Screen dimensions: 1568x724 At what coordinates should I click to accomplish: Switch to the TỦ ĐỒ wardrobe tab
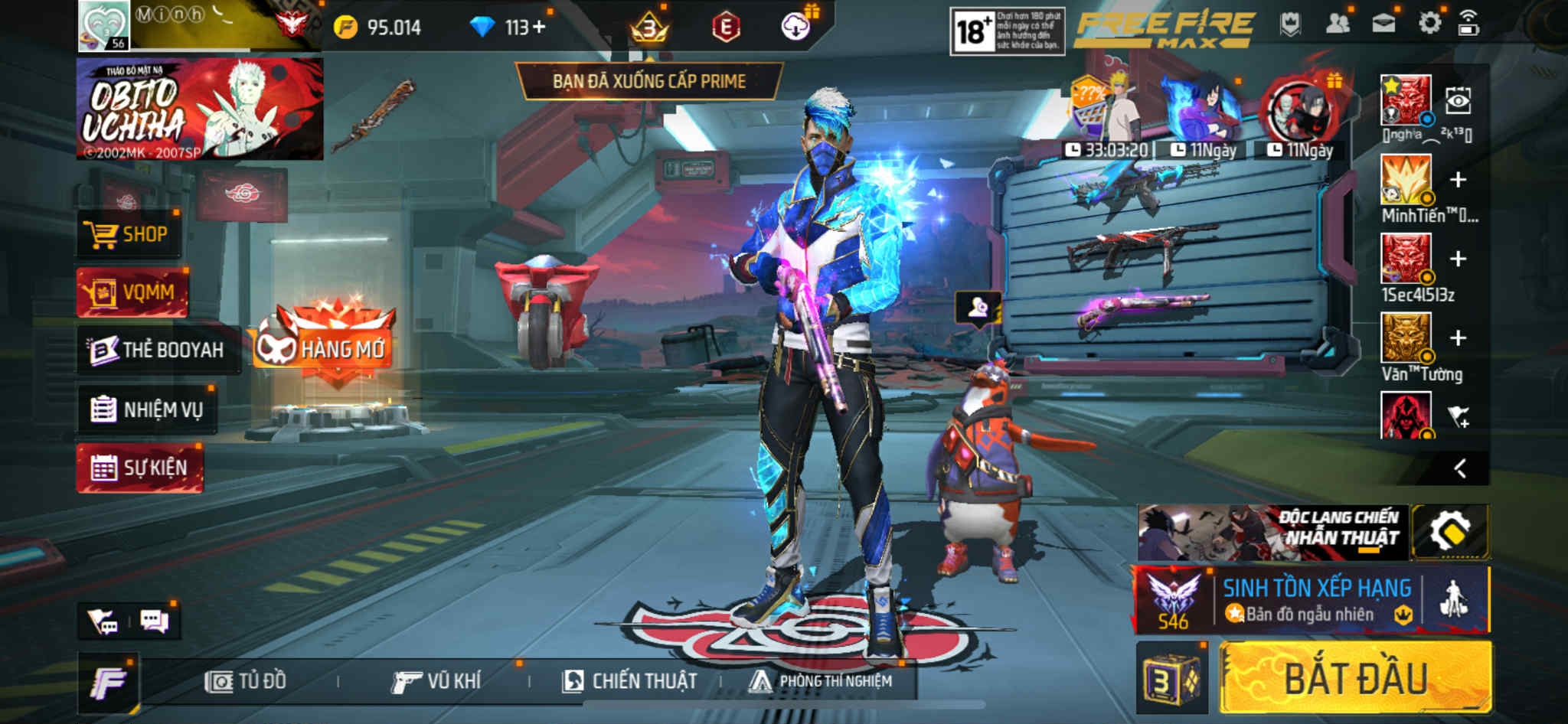pyautogui.click(x=246, y=681)
